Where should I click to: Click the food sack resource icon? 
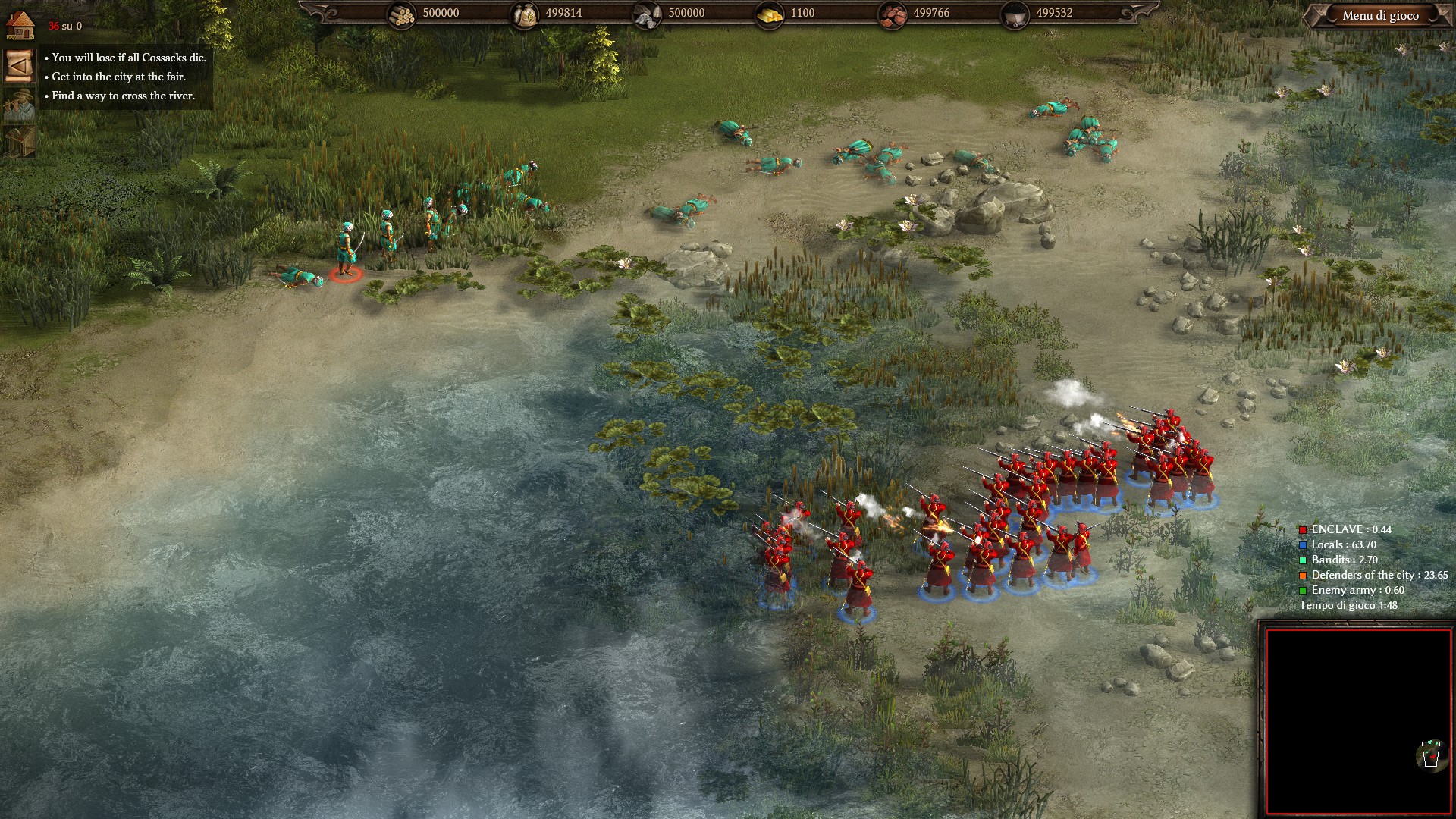coord(526,13)
